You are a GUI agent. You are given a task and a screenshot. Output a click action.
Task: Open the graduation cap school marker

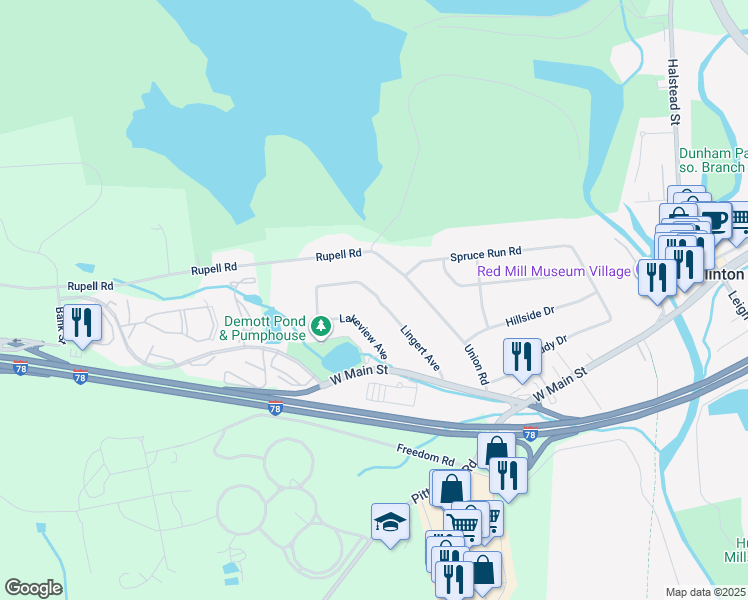(x=390, y=522)
